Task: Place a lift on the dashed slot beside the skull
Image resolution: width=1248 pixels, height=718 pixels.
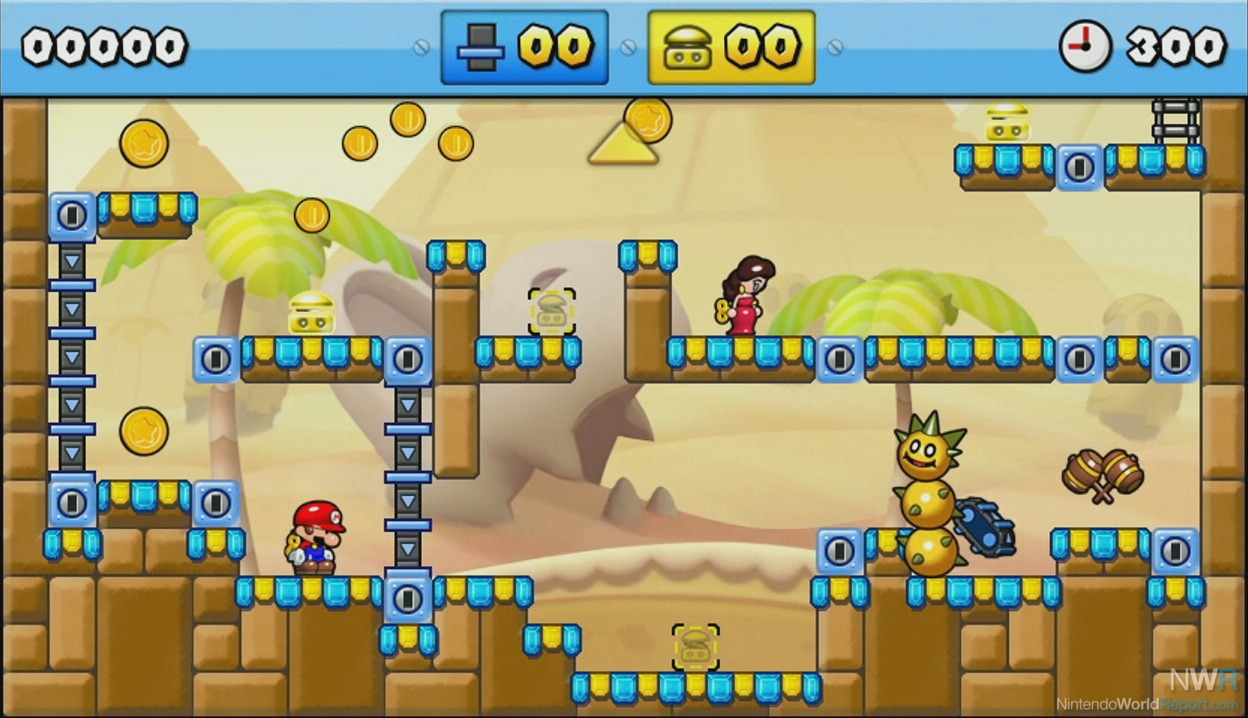Action: pos(551,311)
